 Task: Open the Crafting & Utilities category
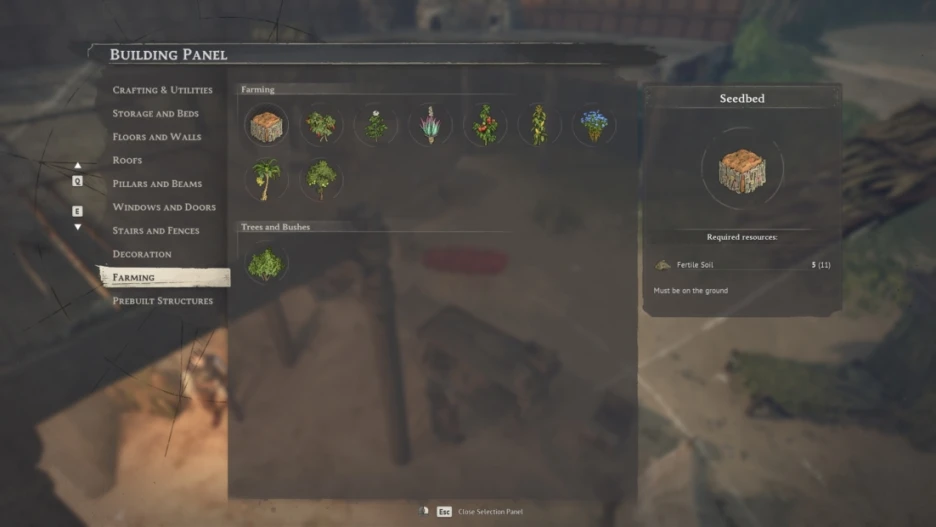pyautogui.click(x=162, y=90)
